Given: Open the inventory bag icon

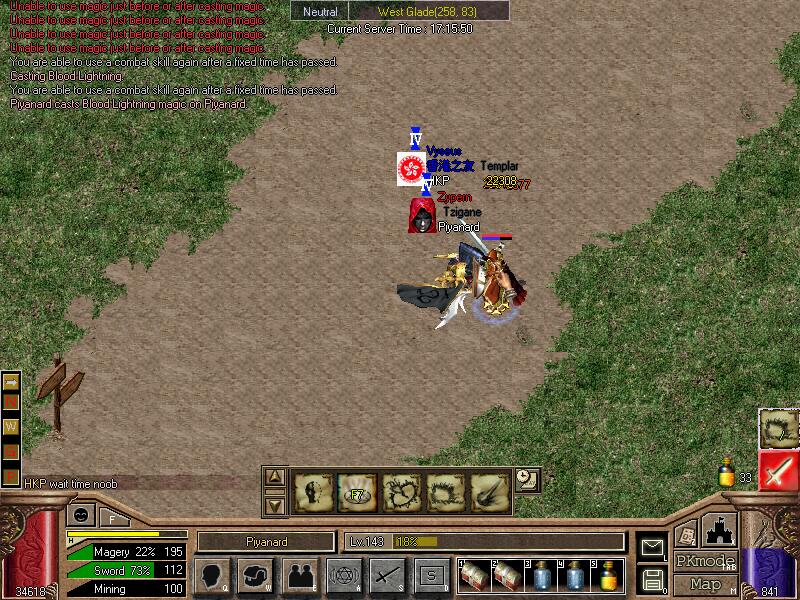Looking at the screenshot, I should (x=256, y=575).
